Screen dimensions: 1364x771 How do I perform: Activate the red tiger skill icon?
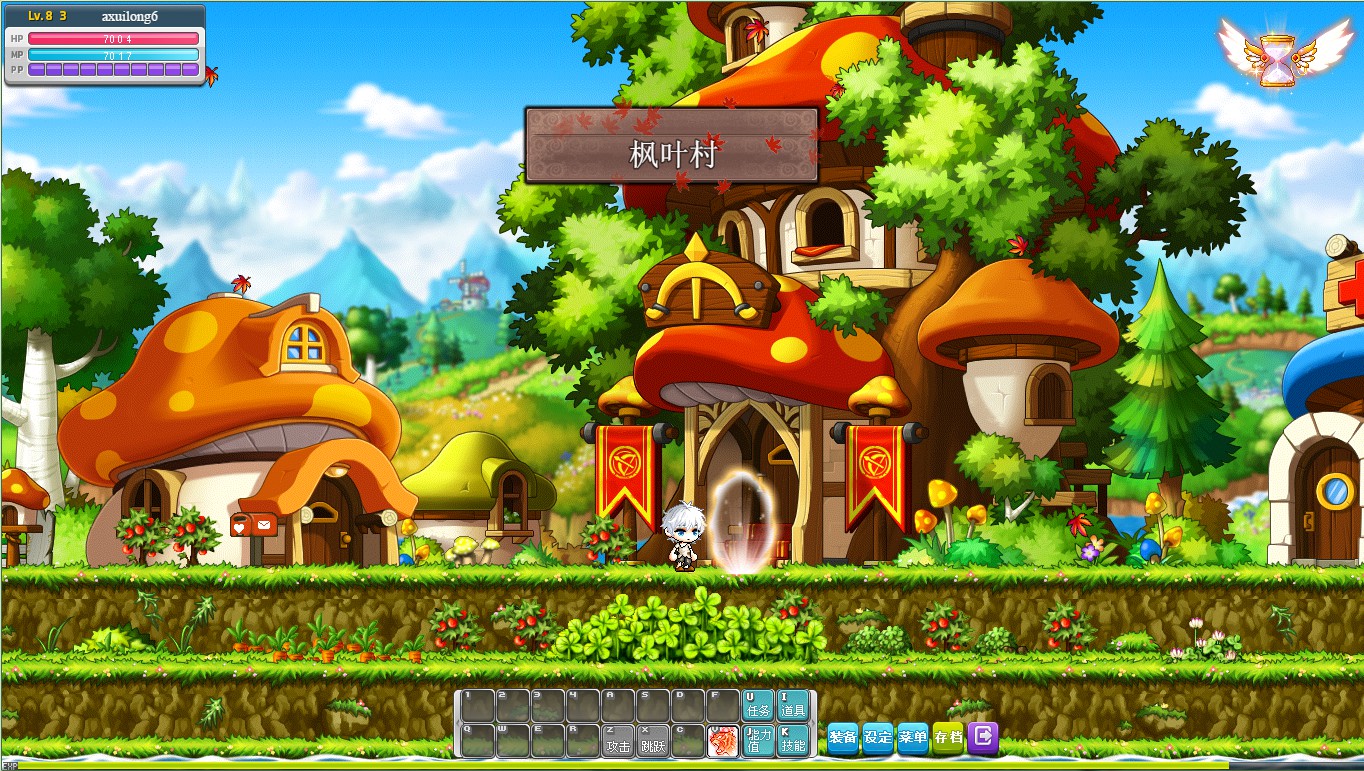[x=722, y=741]
